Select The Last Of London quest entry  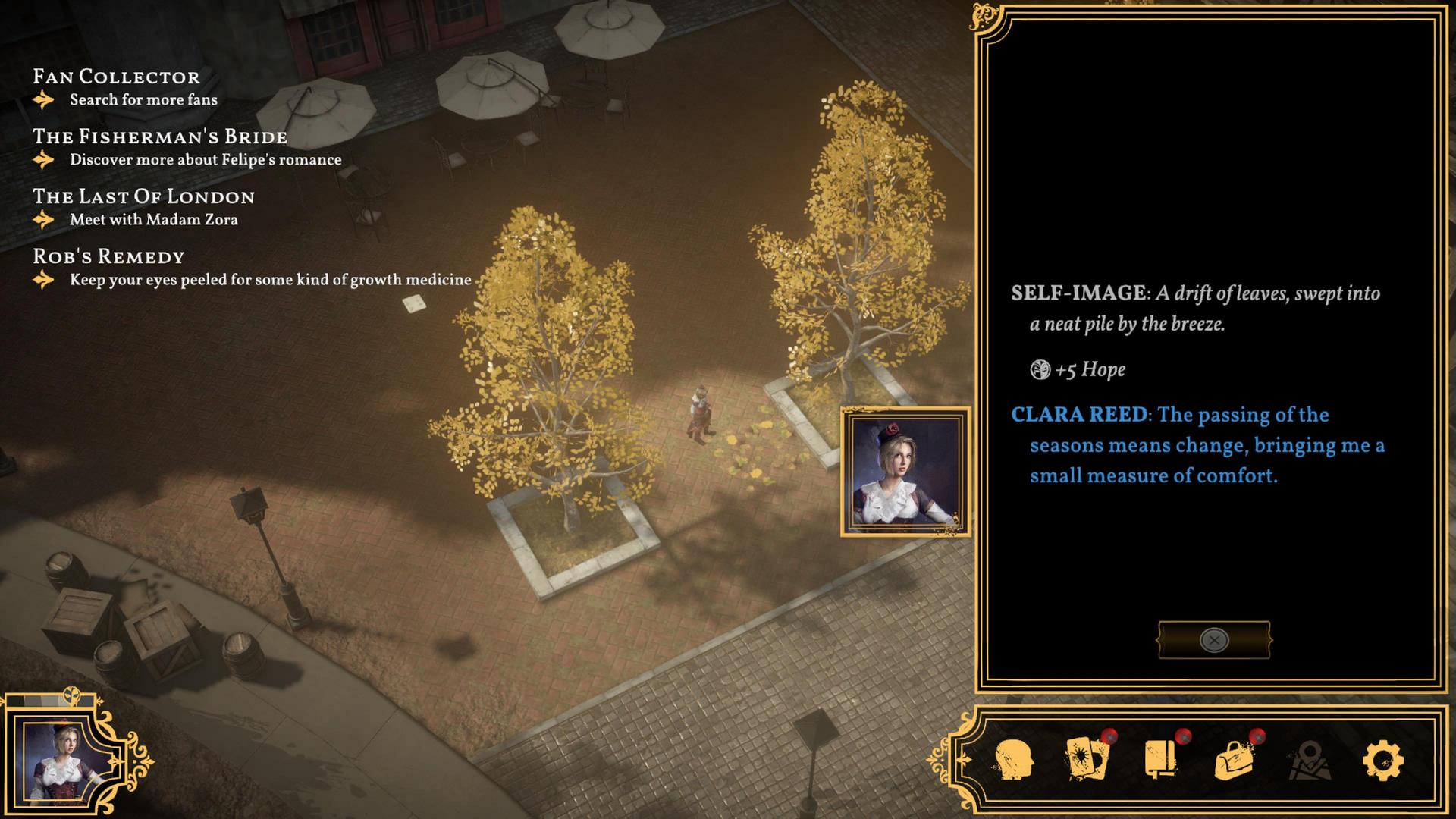click(143, 196)
